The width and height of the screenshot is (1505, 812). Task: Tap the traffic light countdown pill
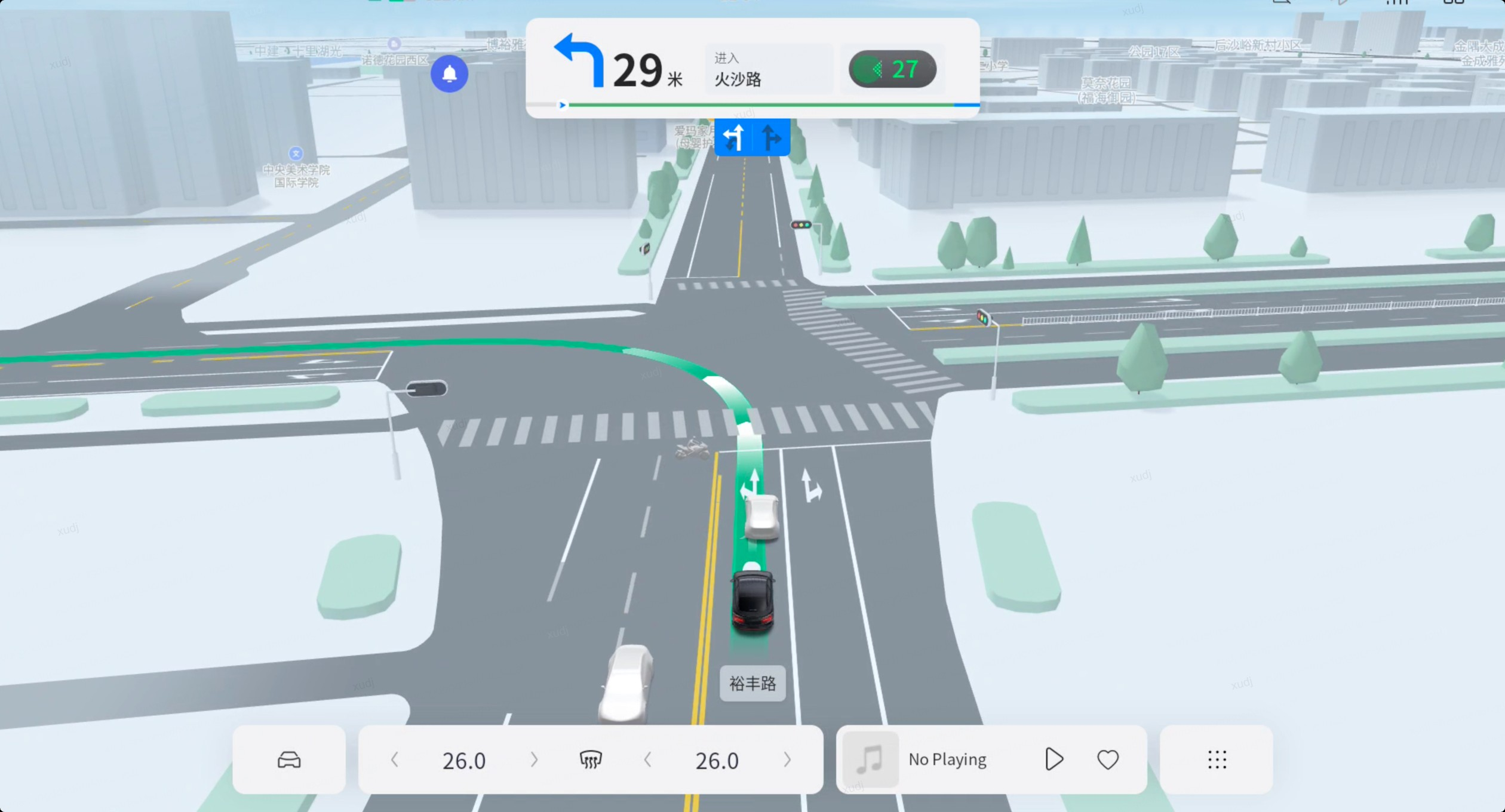coord(892,69)
